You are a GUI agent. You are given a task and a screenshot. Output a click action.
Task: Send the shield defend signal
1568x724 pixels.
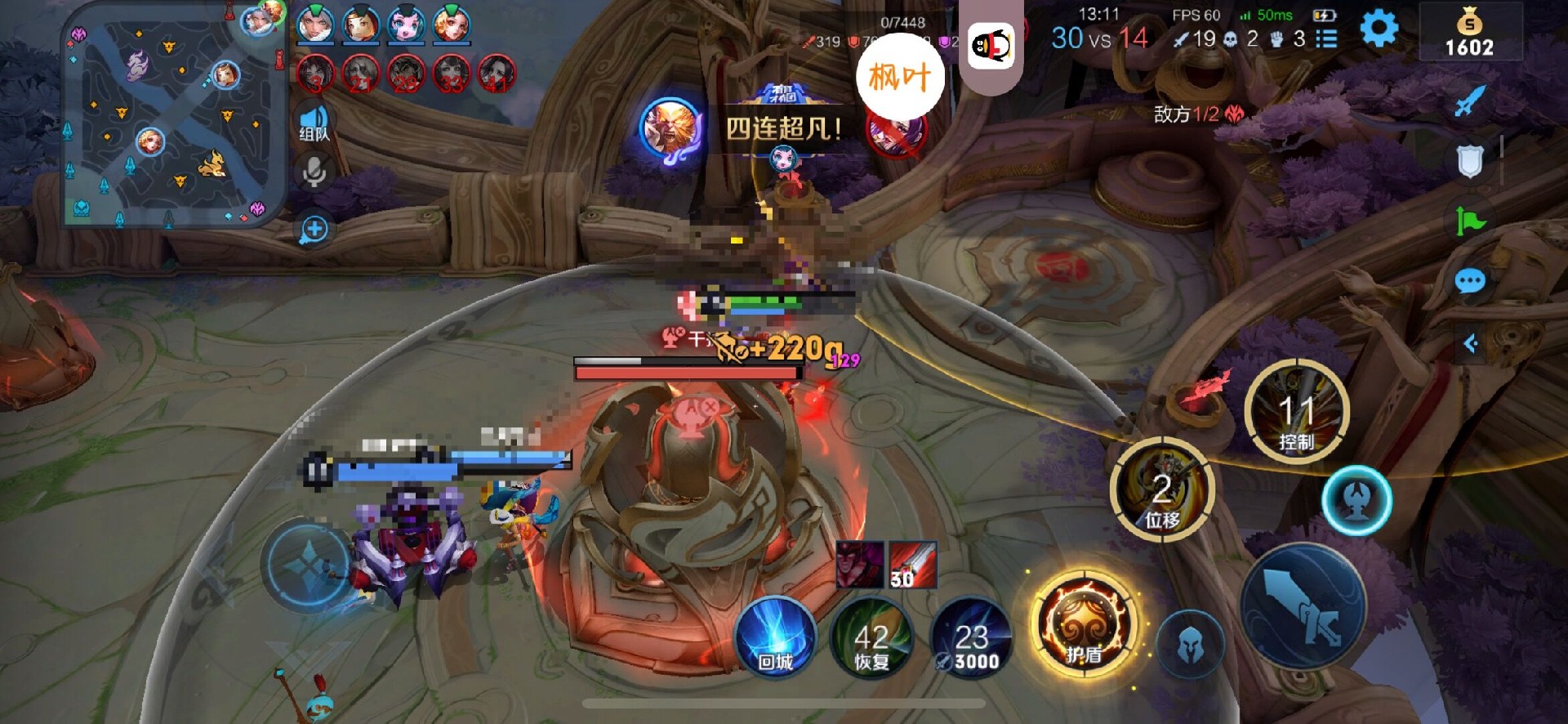1470,161
